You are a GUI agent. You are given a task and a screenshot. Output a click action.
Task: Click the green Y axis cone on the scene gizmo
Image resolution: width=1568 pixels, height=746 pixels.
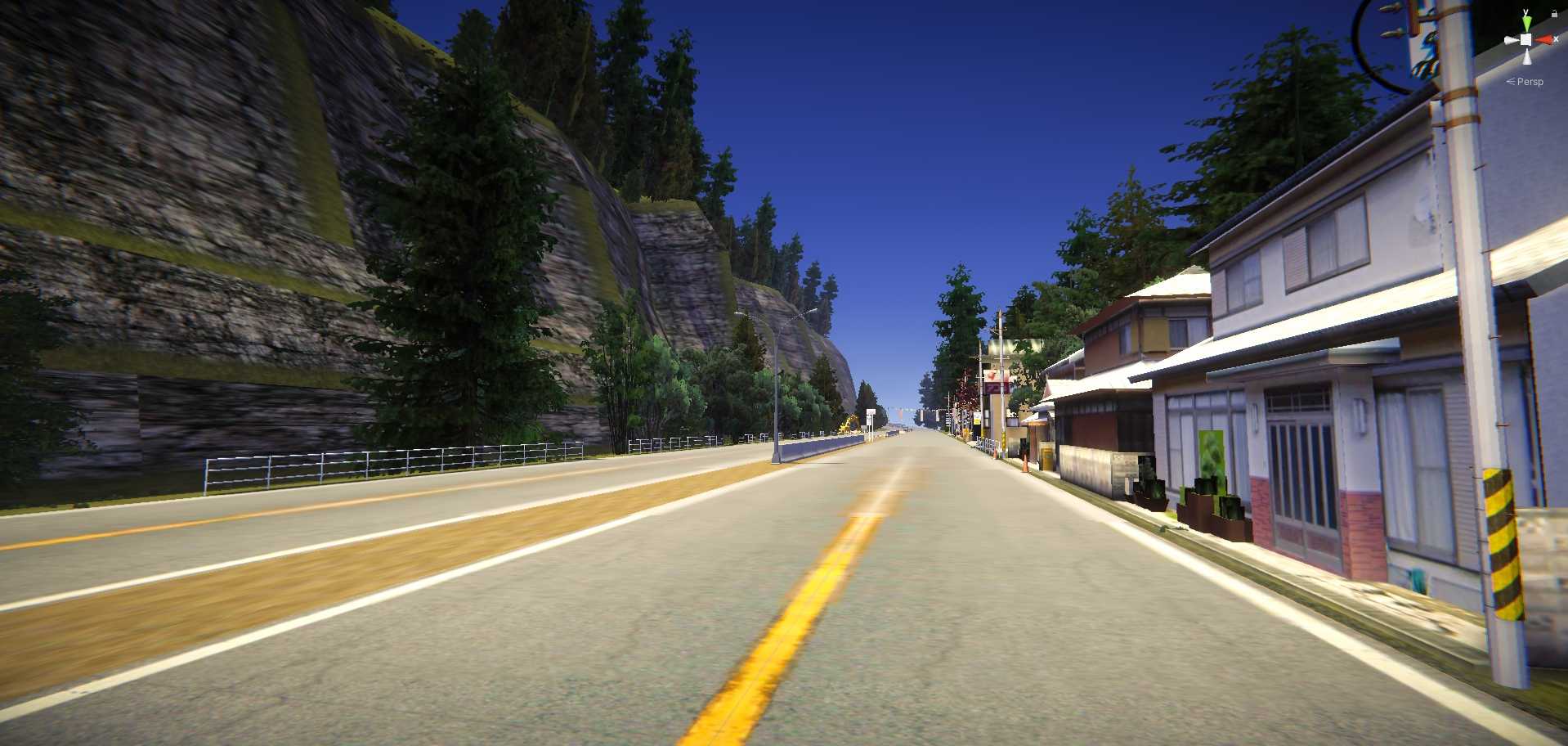point(1527,23)
